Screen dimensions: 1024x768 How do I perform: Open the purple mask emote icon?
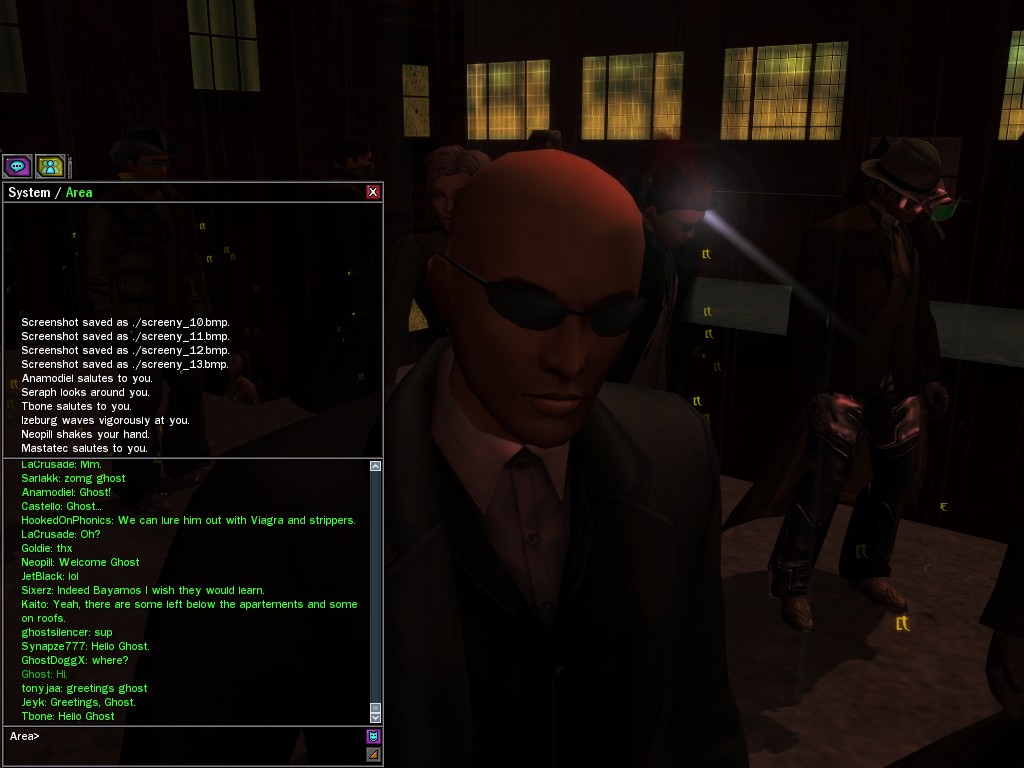click(373, 737)
